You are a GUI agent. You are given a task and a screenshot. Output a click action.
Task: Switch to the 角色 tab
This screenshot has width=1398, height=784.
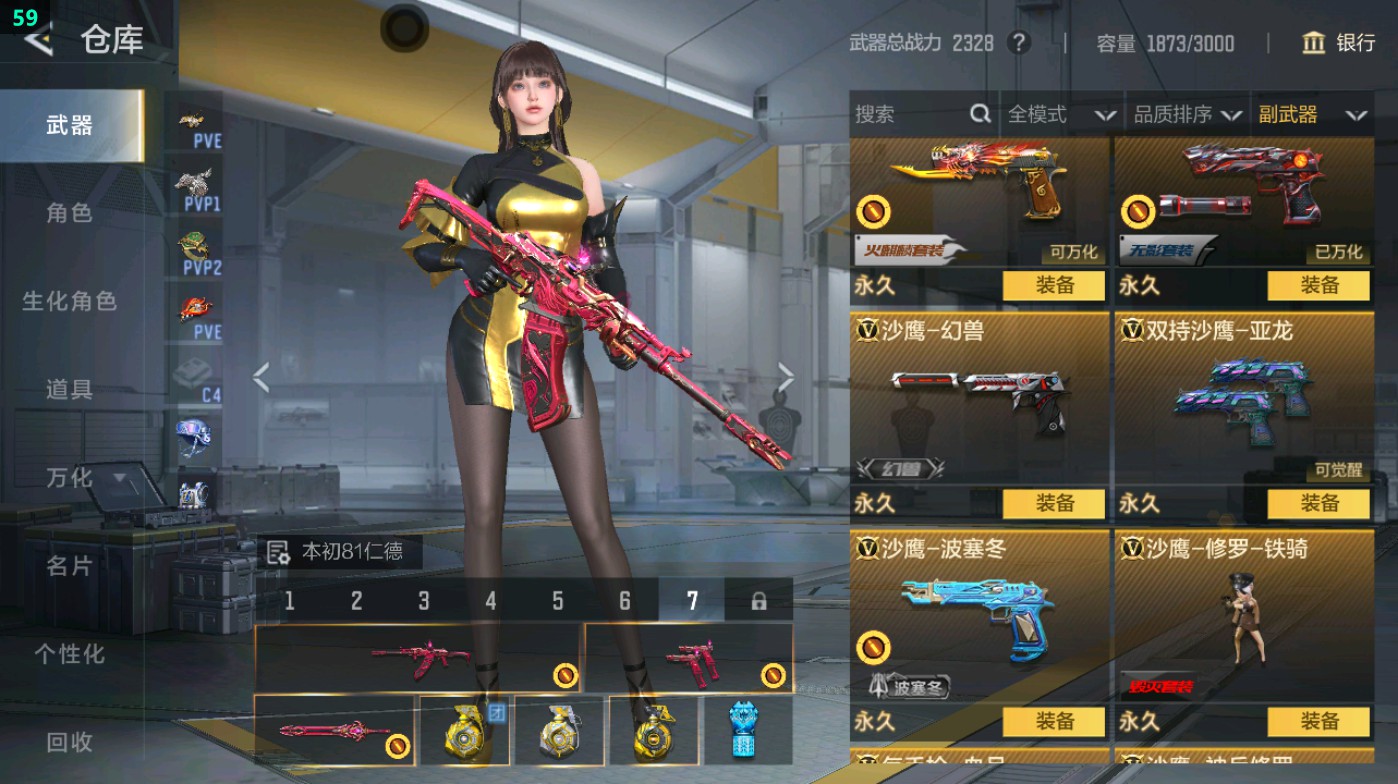pos(69,213)
